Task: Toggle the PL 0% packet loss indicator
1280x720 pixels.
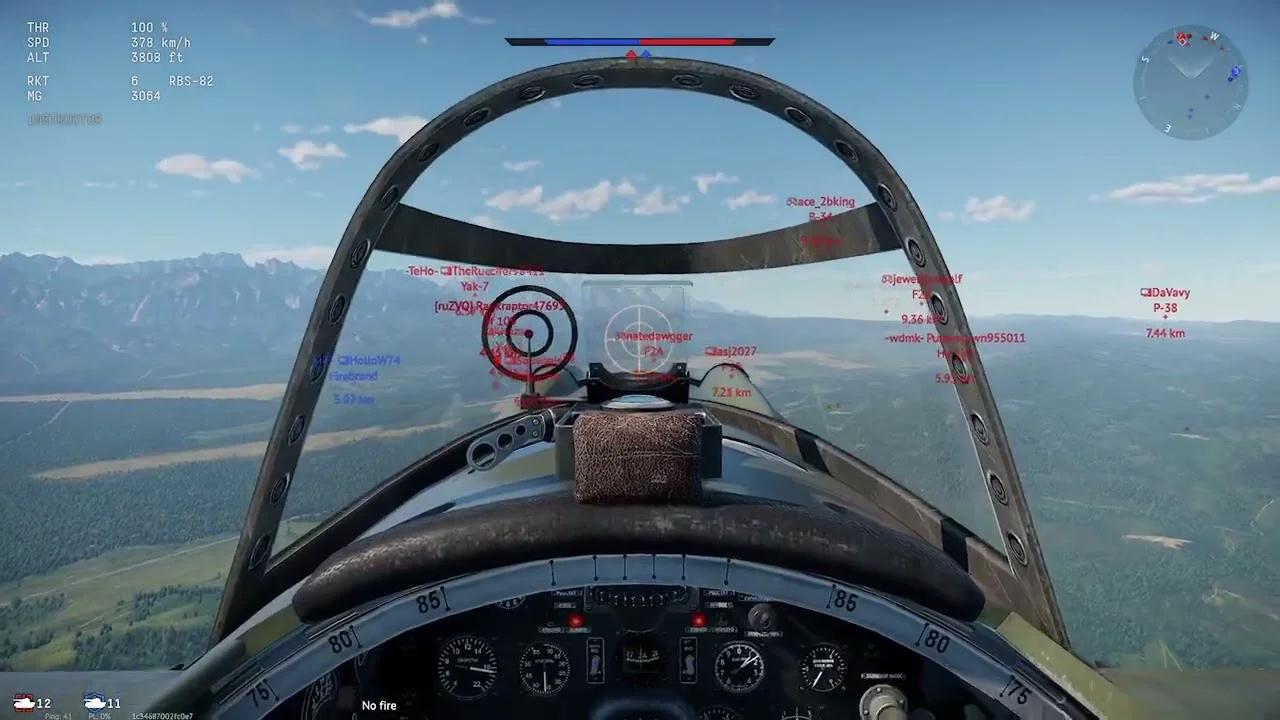Action: [x=99, y=714]
